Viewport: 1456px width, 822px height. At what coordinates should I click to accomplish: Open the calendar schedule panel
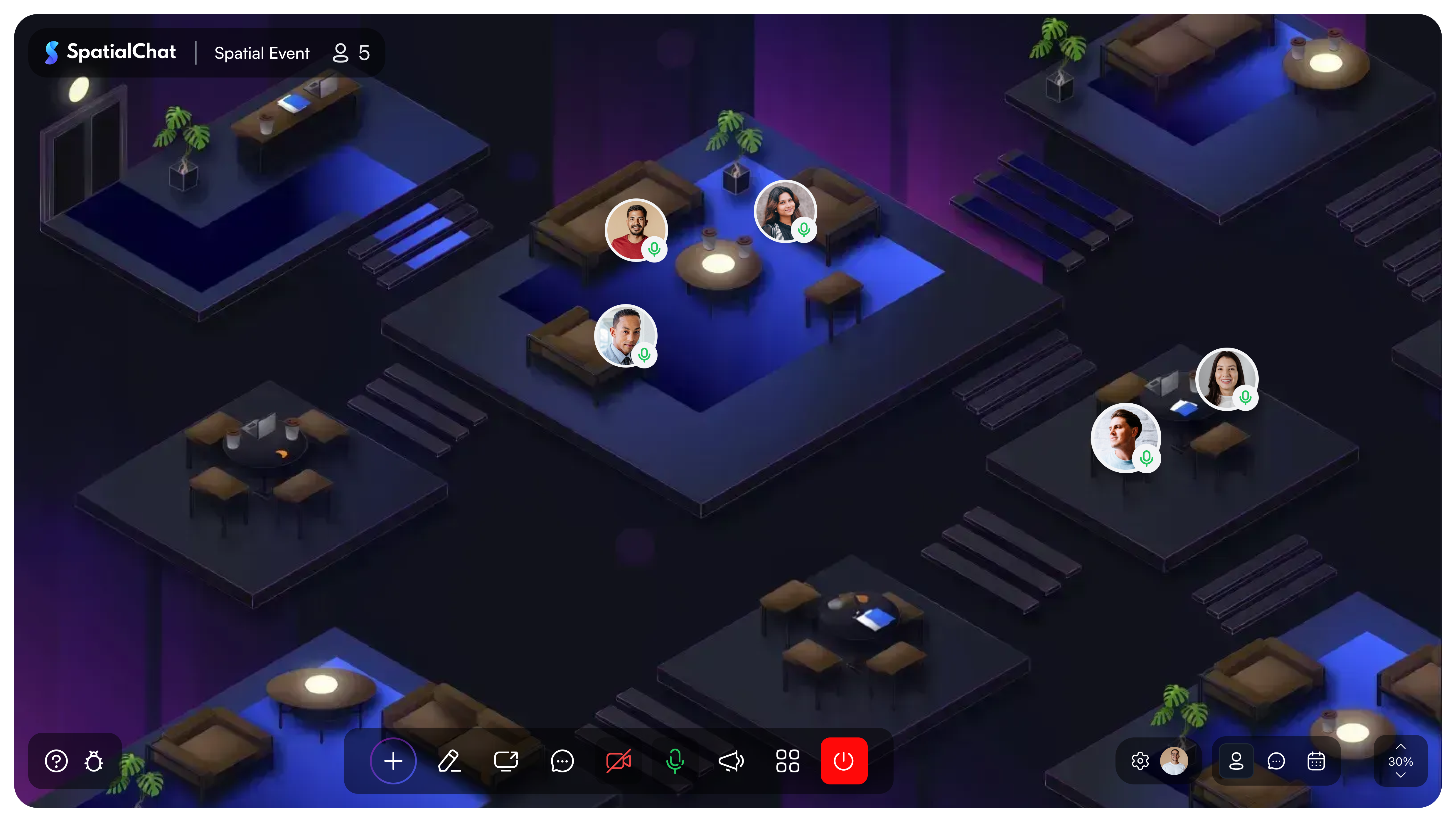1317,761
